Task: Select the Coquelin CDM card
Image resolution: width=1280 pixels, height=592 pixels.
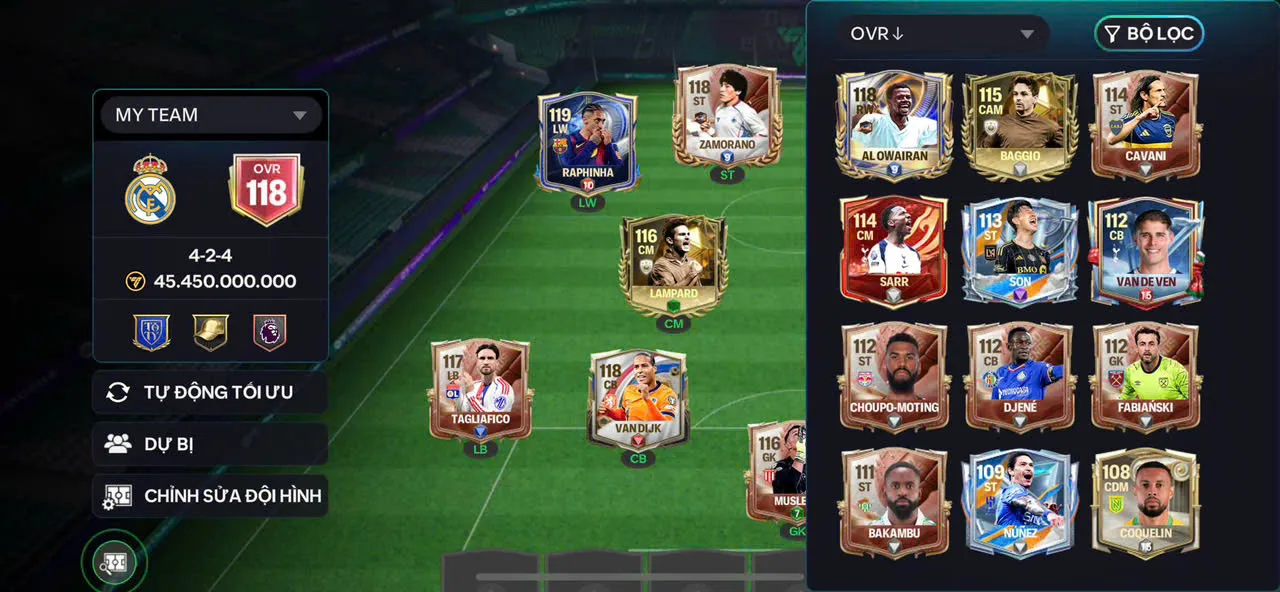Action: point(1145,502)
